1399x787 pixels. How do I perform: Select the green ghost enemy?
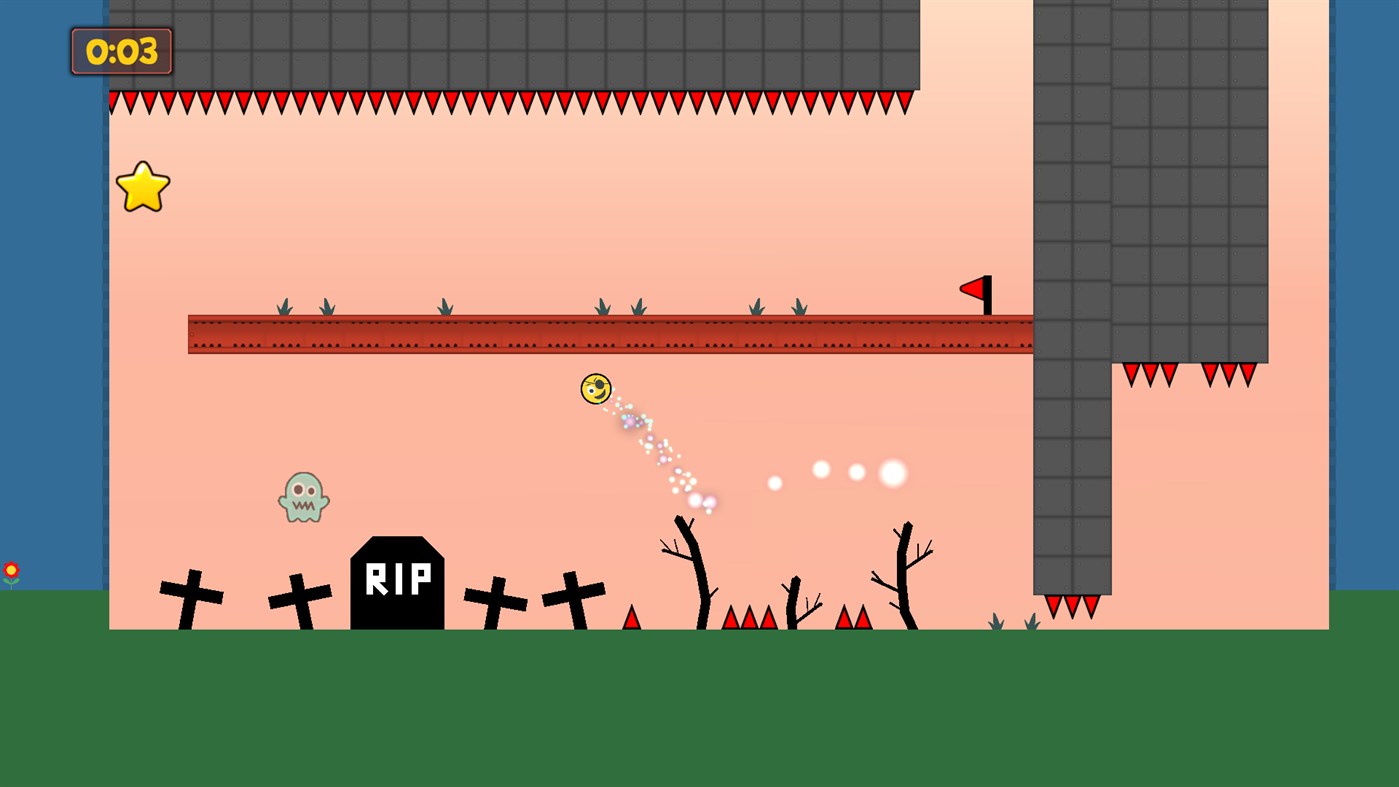point(302,496)
